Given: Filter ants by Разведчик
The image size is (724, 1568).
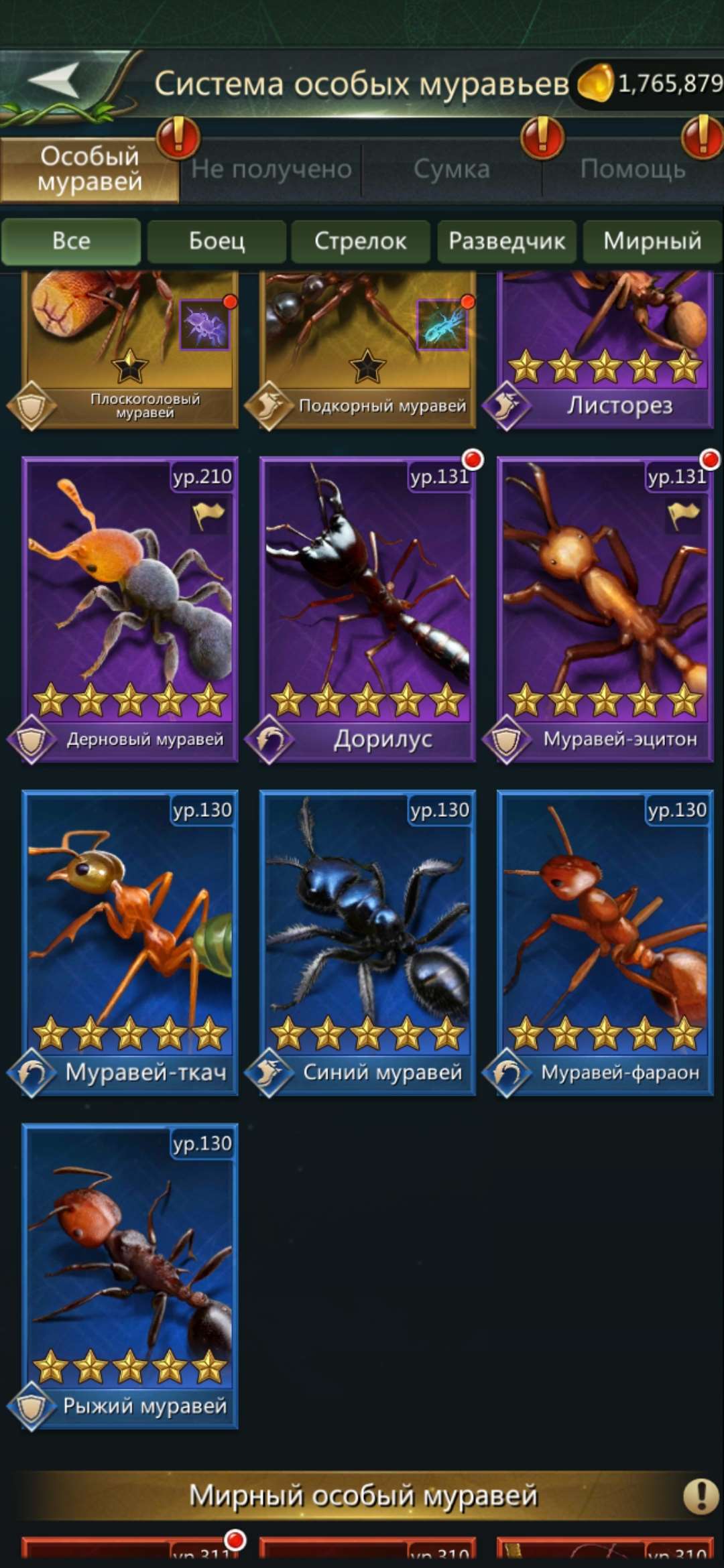Looking at the screenshot, I should [x=507, y=241].
